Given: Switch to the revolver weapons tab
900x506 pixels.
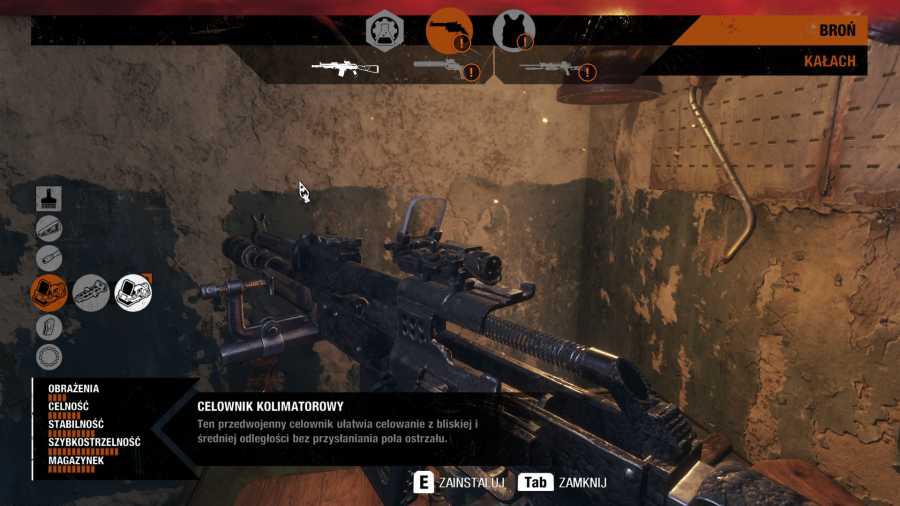Looking at the screenshot, I should [449, 31].
